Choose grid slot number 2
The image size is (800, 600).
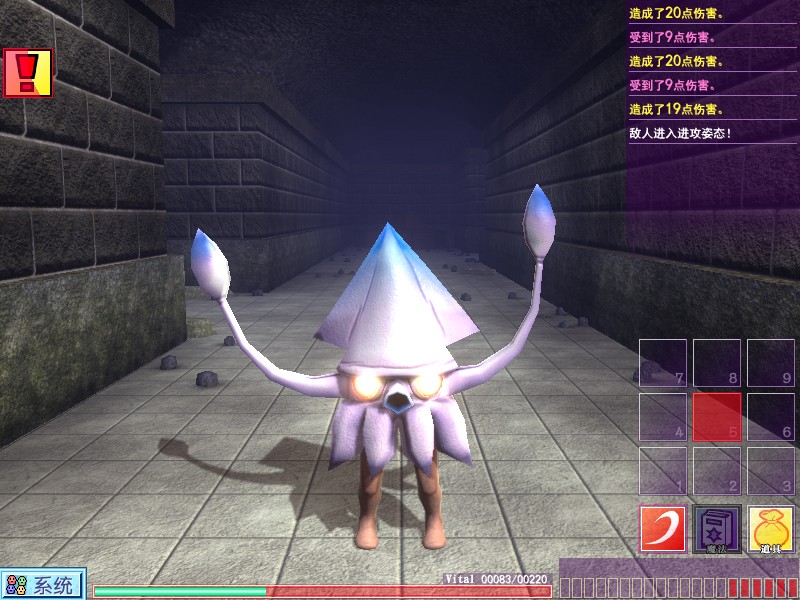(x=717, y=471)
